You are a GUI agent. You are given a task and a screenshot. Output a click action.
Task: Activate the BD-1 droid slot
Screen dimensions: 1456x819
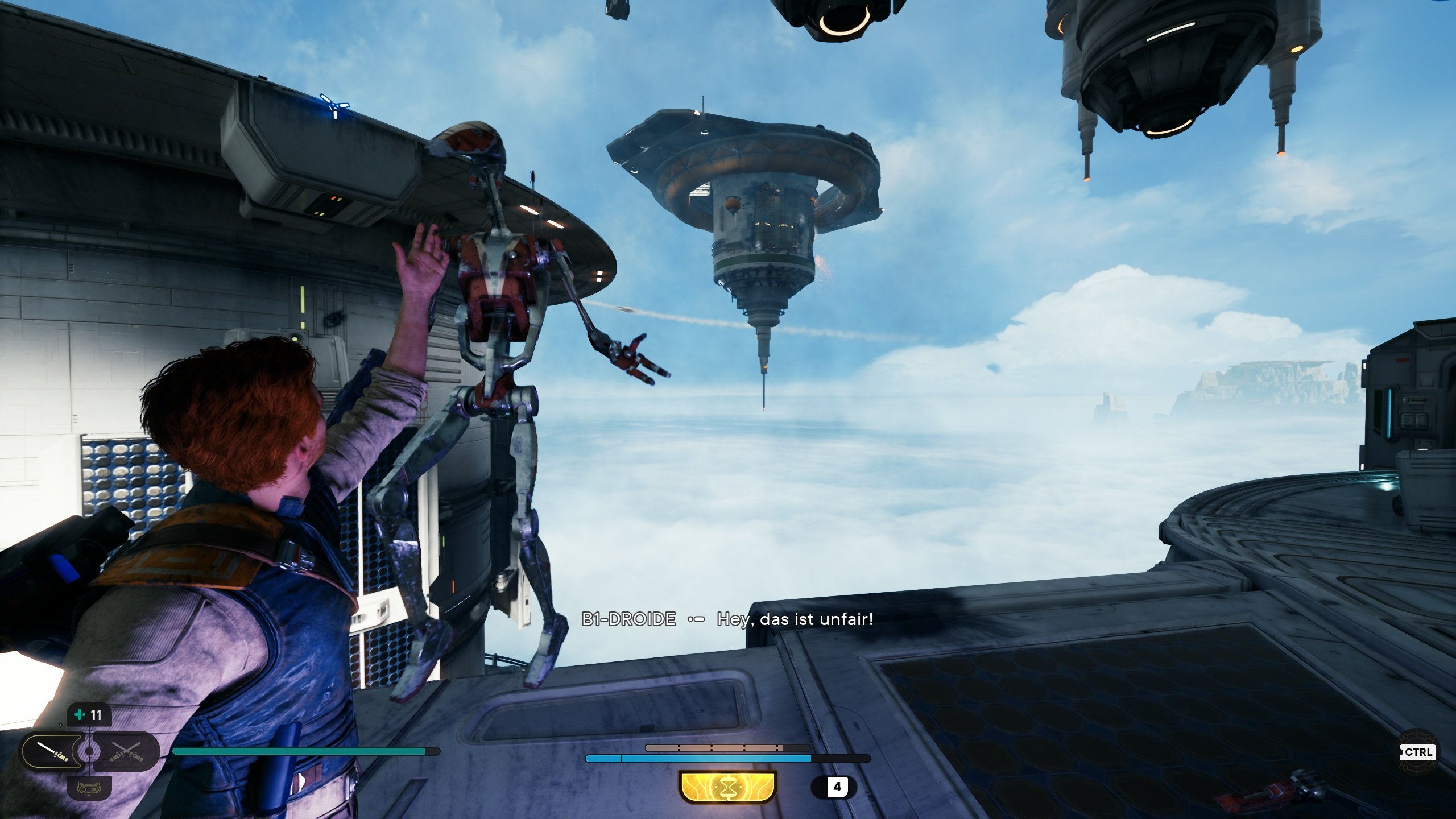tap(89, 788)
